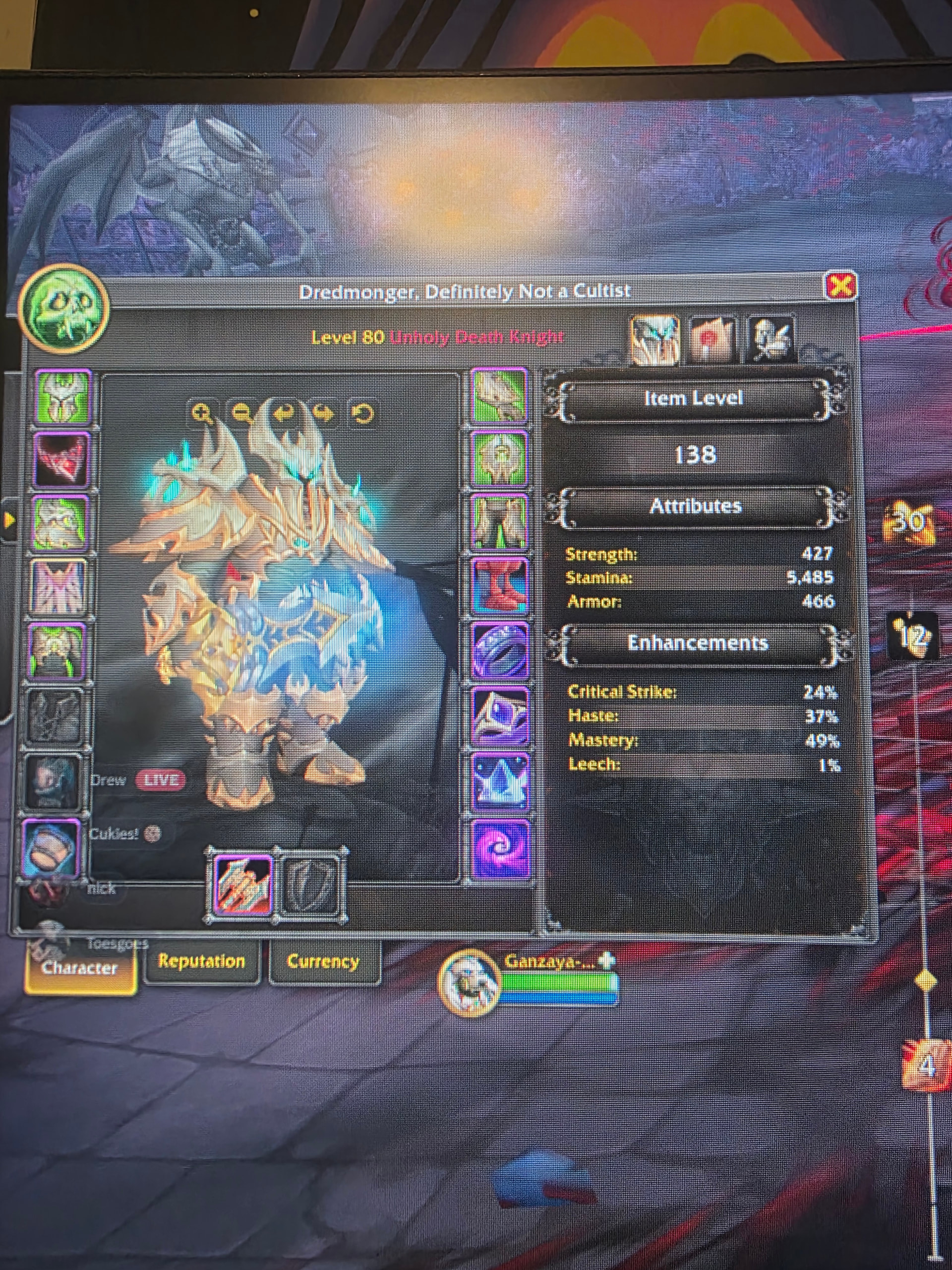Screen dimensions: 952x1270
Task: Switch to the Reputation tab
Action: (201, 961)
